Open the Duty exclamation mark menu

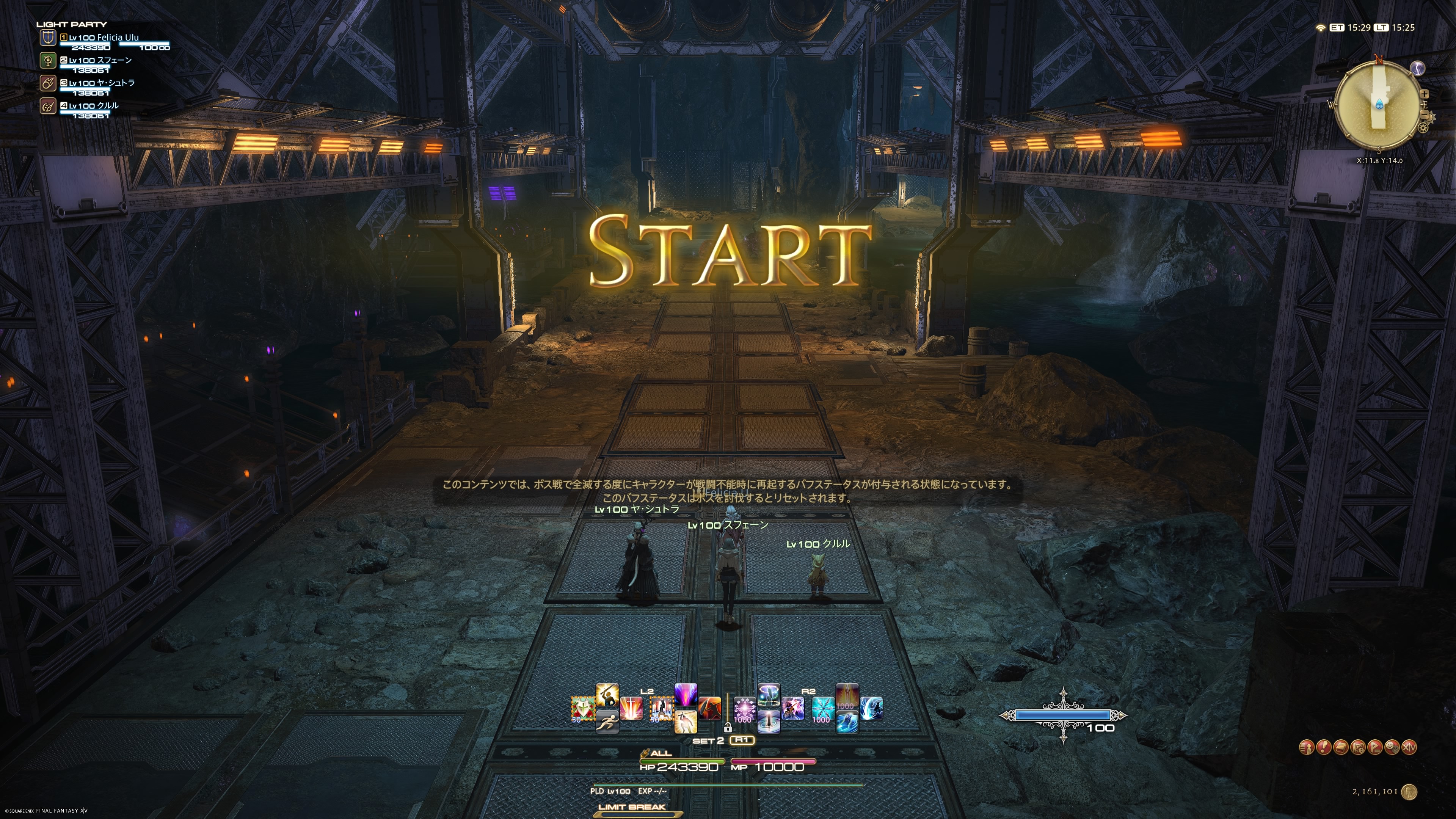(x=1324, y=747)
